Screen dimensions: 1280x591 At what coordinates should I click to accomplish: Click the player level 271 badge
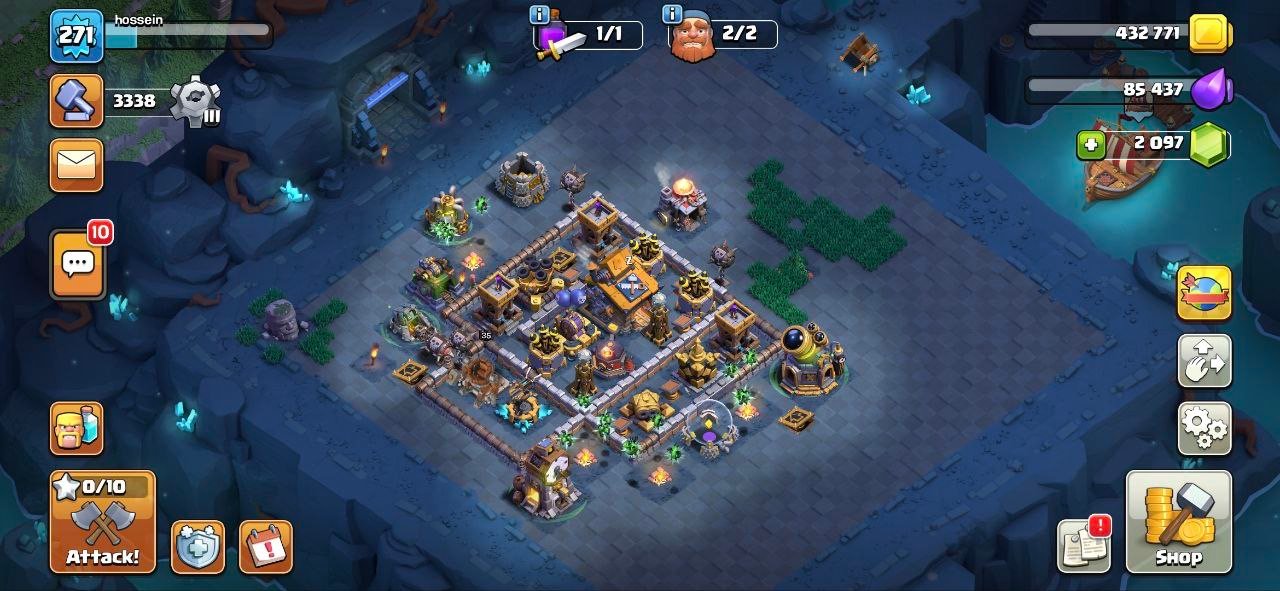[x=77, y=36]
